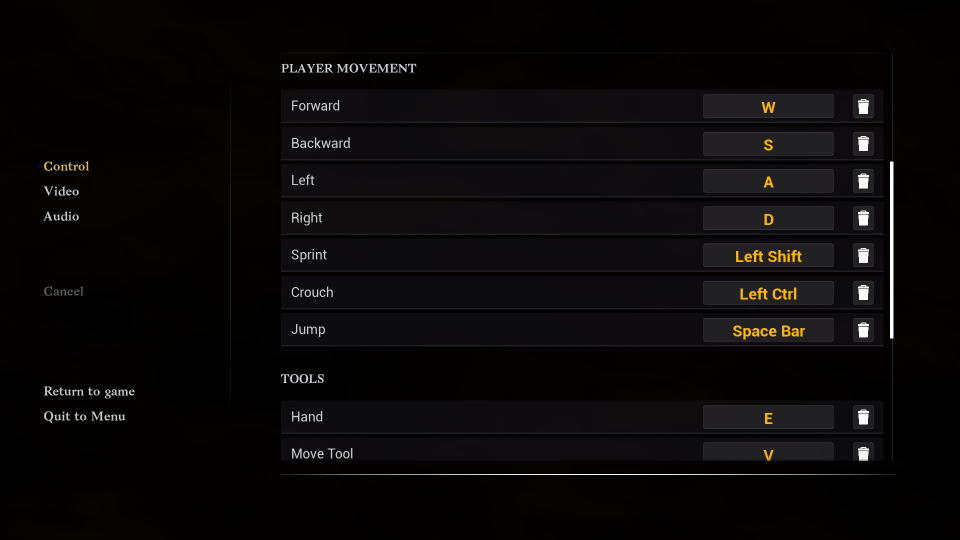The image size is (960, 540).
Task: Change the Crouch binding Left Ctrl
Action: (x=768, y=293)
